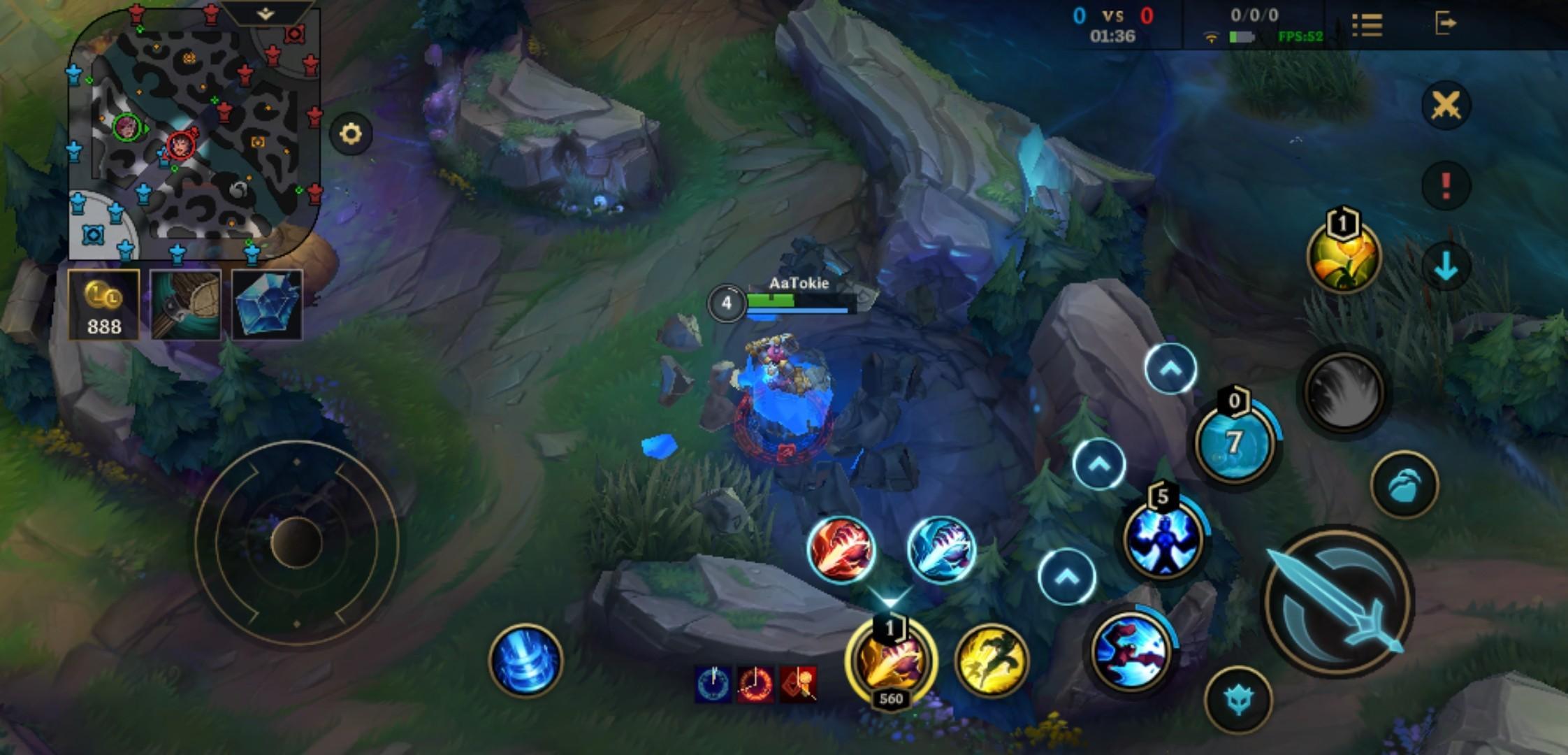Viewport: 1568px width, 755px height.
Task: Open the minimap
Action: 194,133
